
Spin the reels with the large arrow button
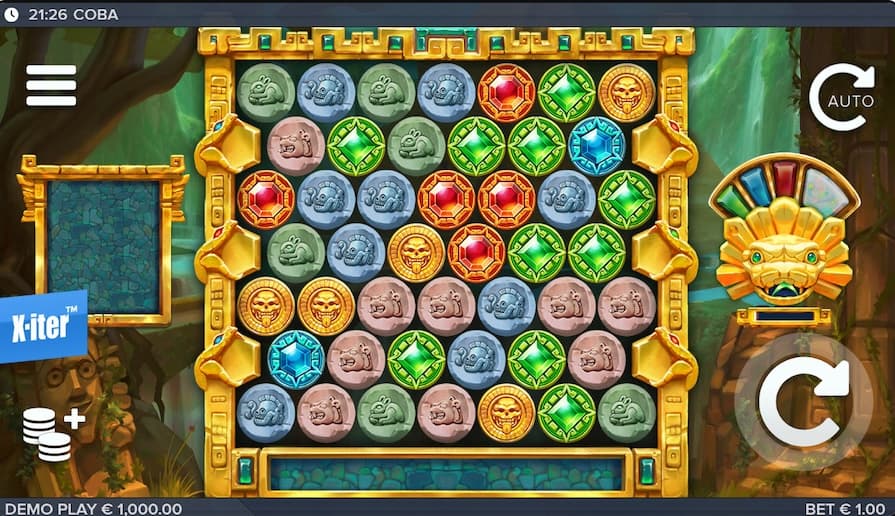point(803,402)
